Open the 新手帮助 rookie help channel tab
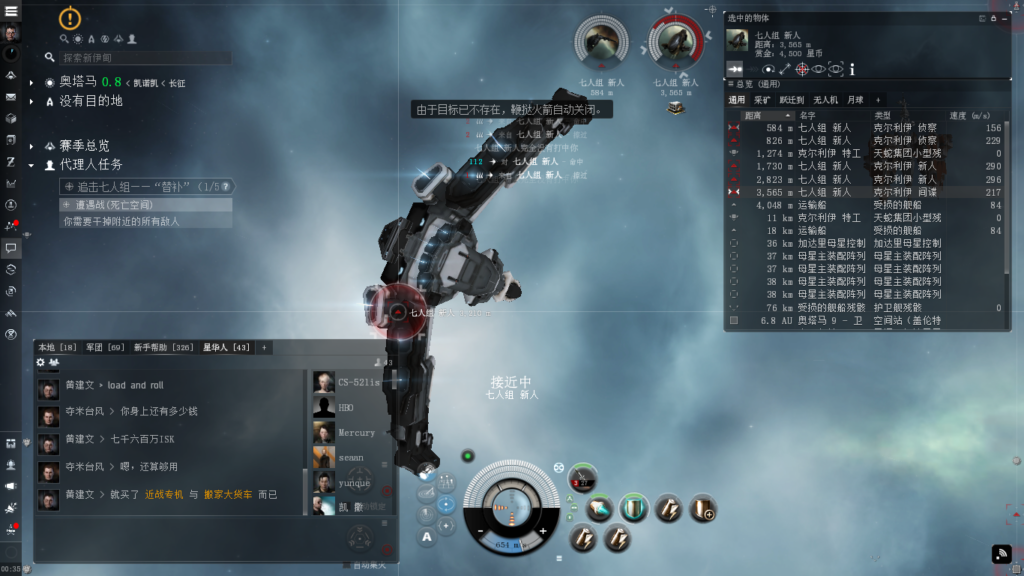1024x576 pixels. tap(160, 347)
